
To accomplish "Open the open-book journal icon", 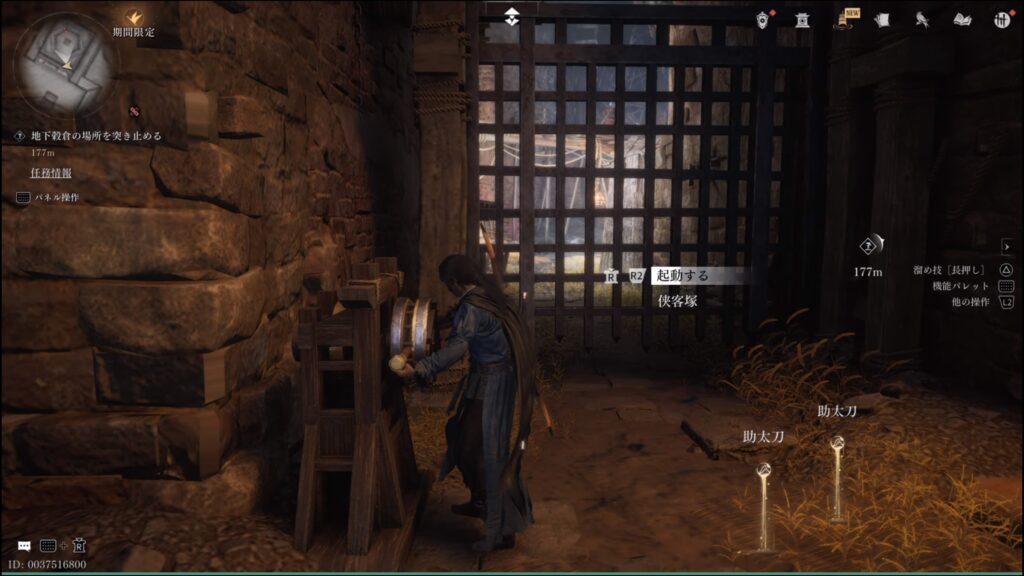I will (x=962, y=19).
